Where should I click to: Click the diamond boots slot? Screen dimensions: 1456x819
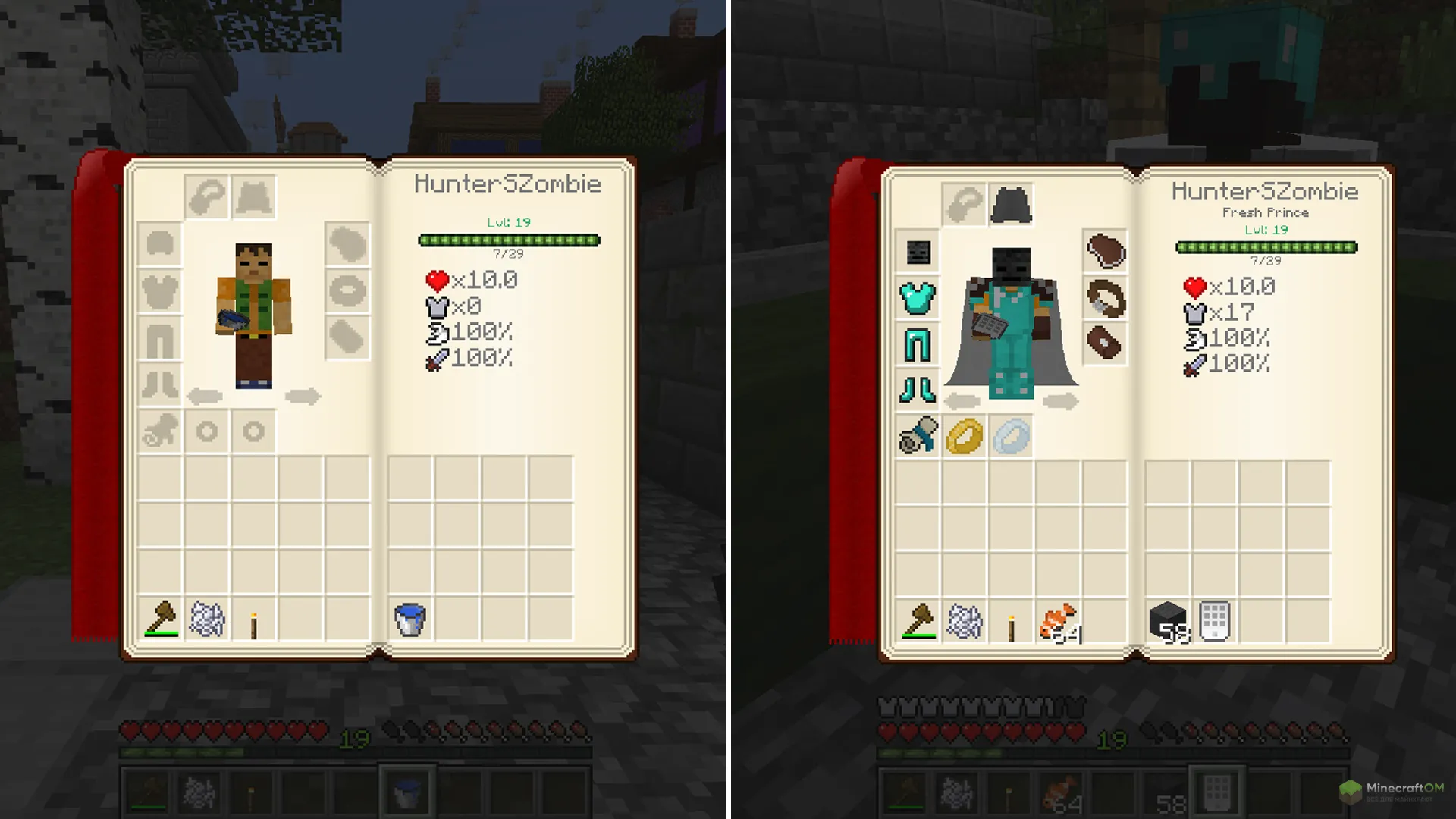918,391
